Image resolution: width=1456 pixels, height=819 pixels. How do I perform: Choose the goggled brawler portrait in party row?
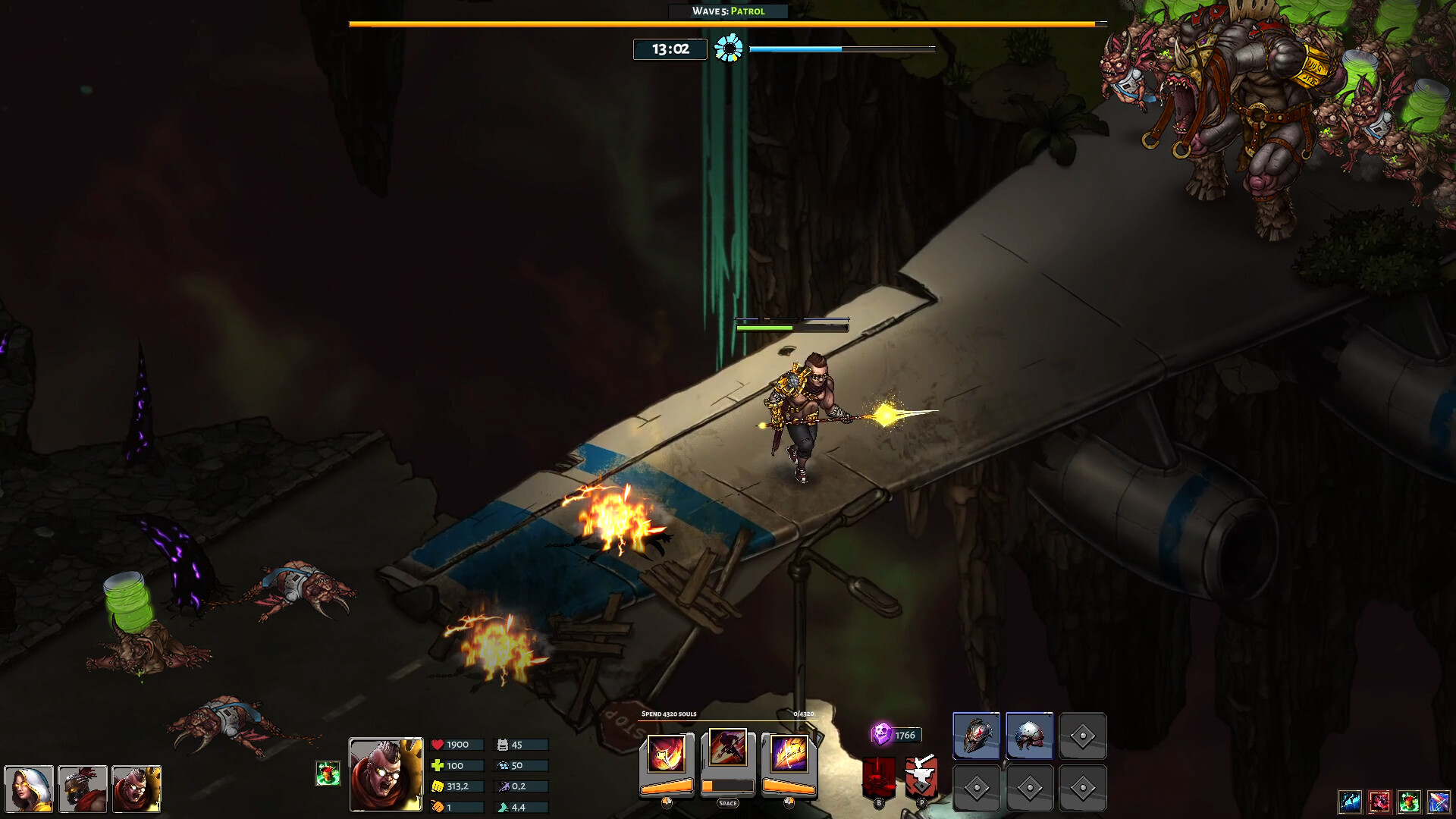[x=136, y=789]
